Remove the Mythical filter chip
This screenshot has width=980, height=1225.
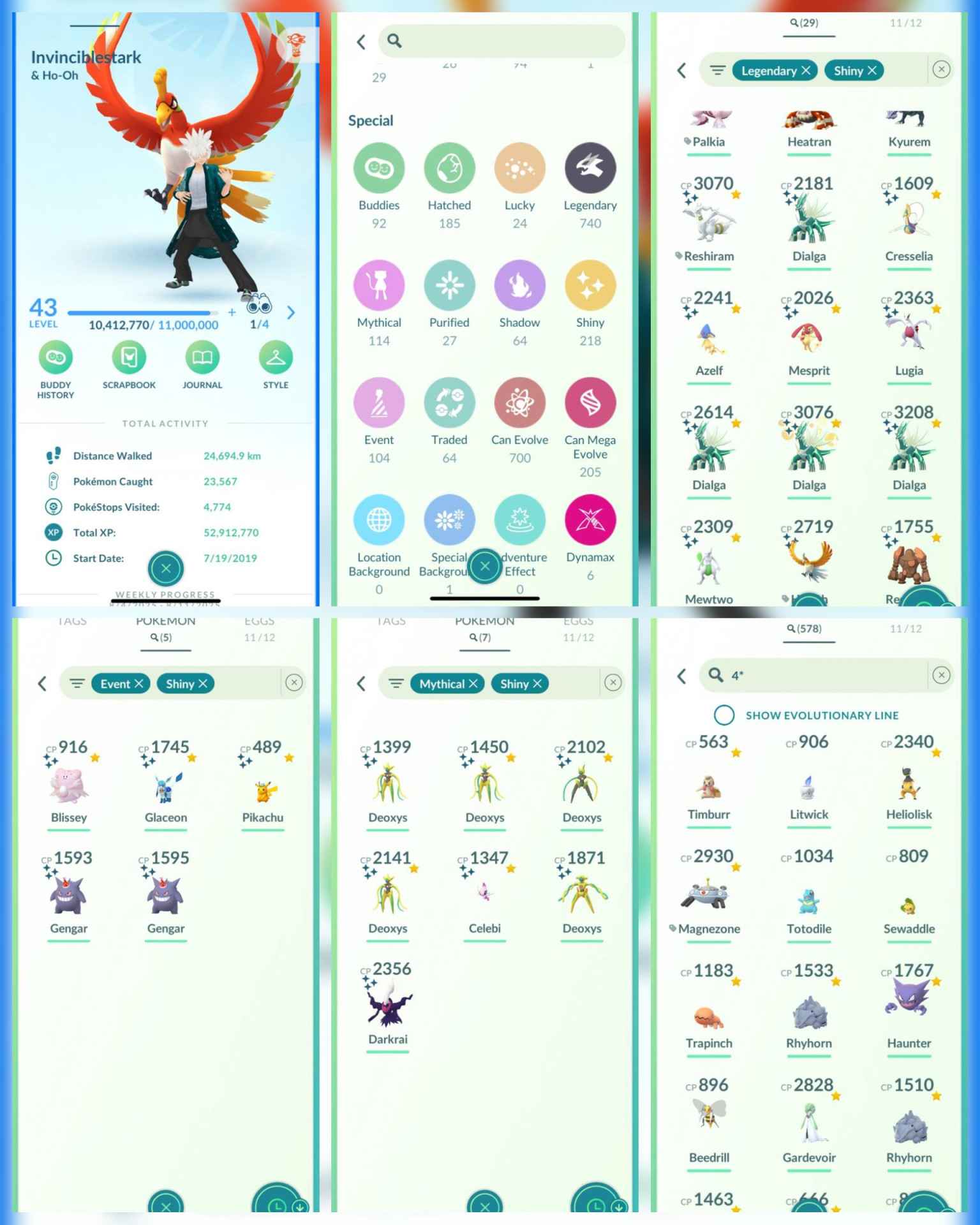[473, 683]
